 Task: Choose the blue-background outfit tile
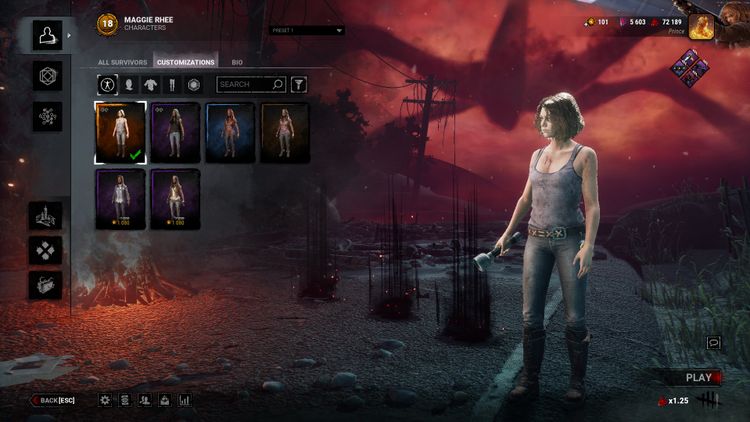click(230, 131)
